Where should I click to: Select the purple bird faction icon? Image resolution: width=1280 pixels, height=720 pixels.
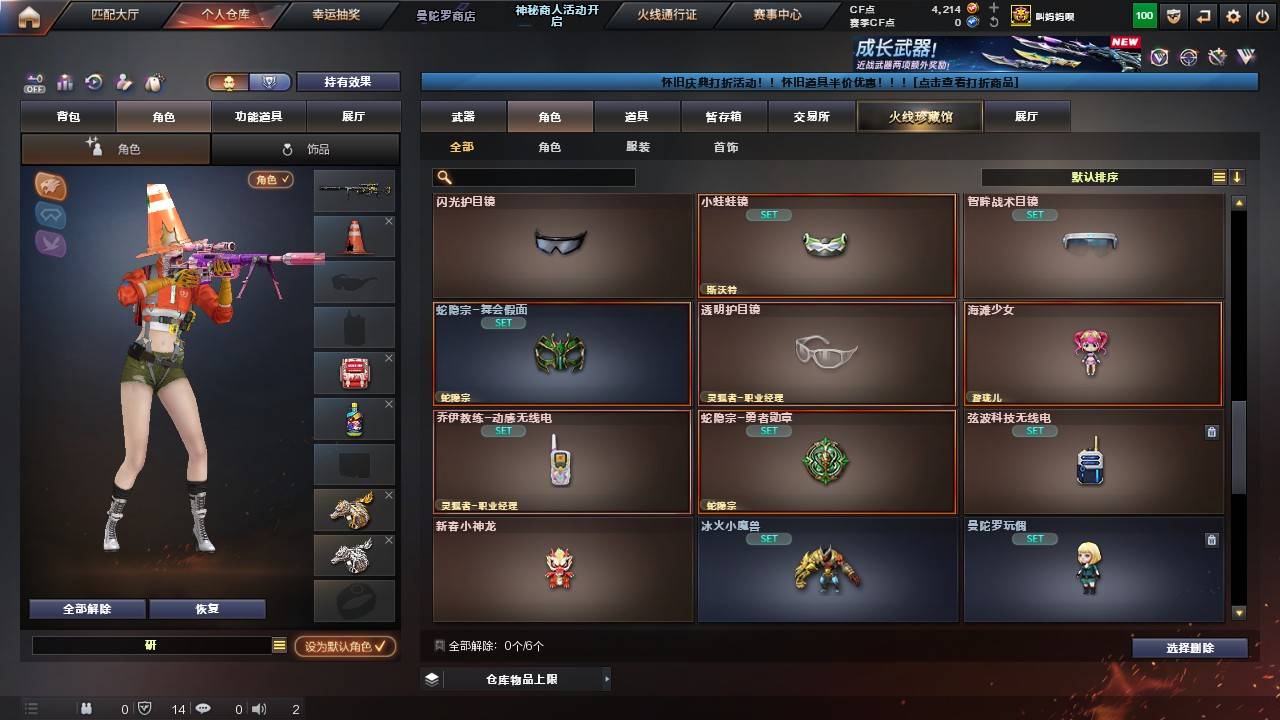coord(50,243)
